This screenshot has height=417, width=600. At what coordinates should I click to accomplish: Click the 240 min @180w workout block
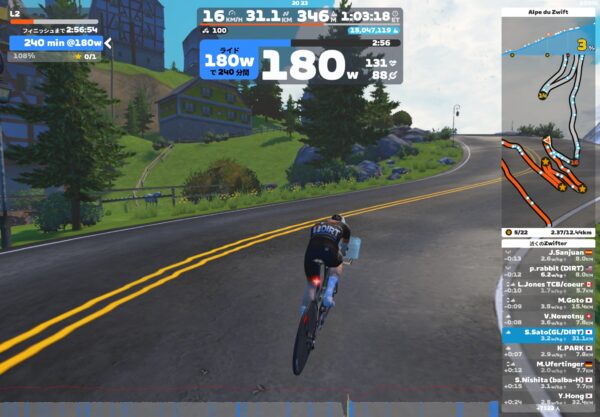pos(60,43)
